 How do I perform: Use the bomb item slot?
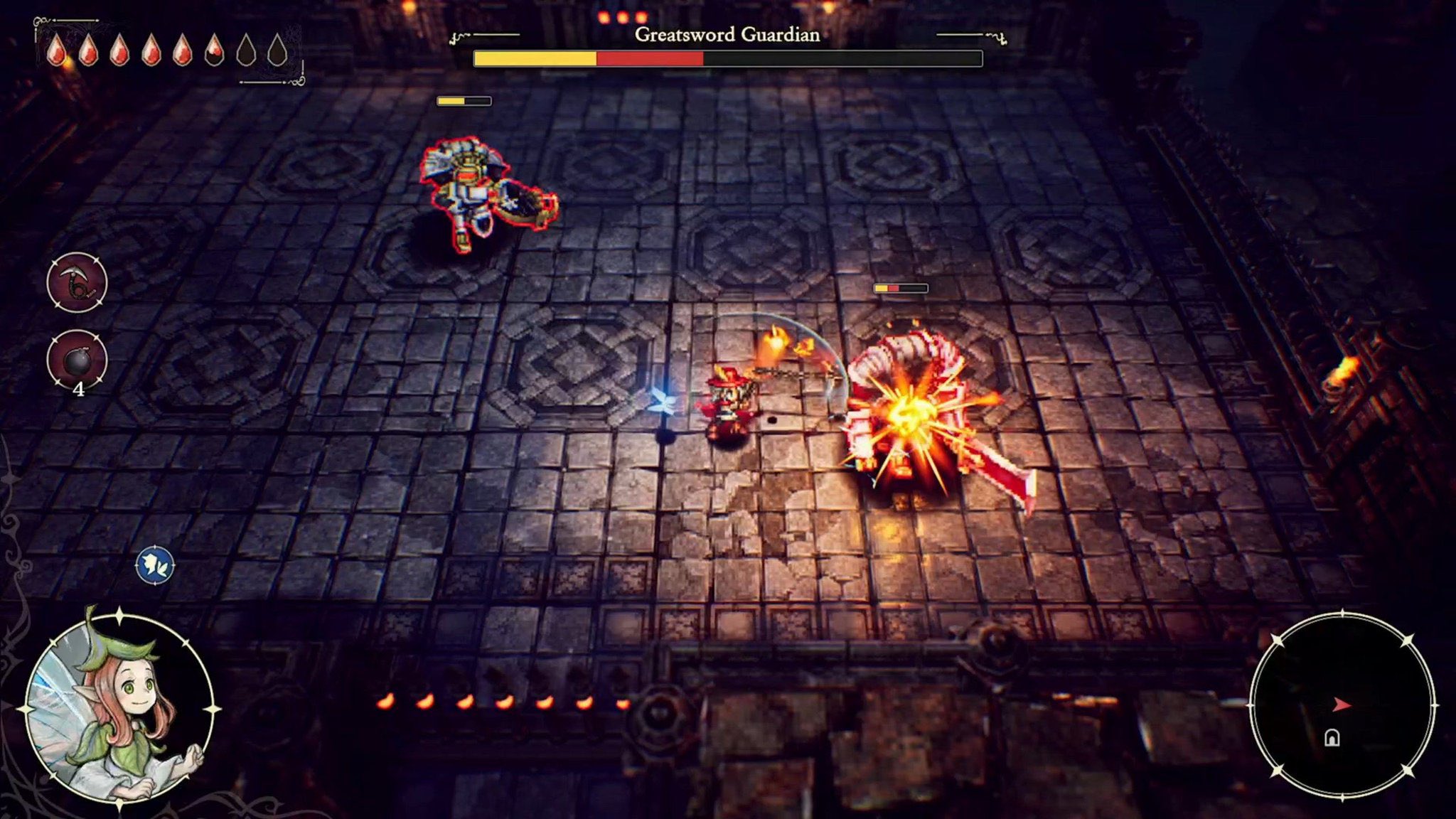coord(77,360)
